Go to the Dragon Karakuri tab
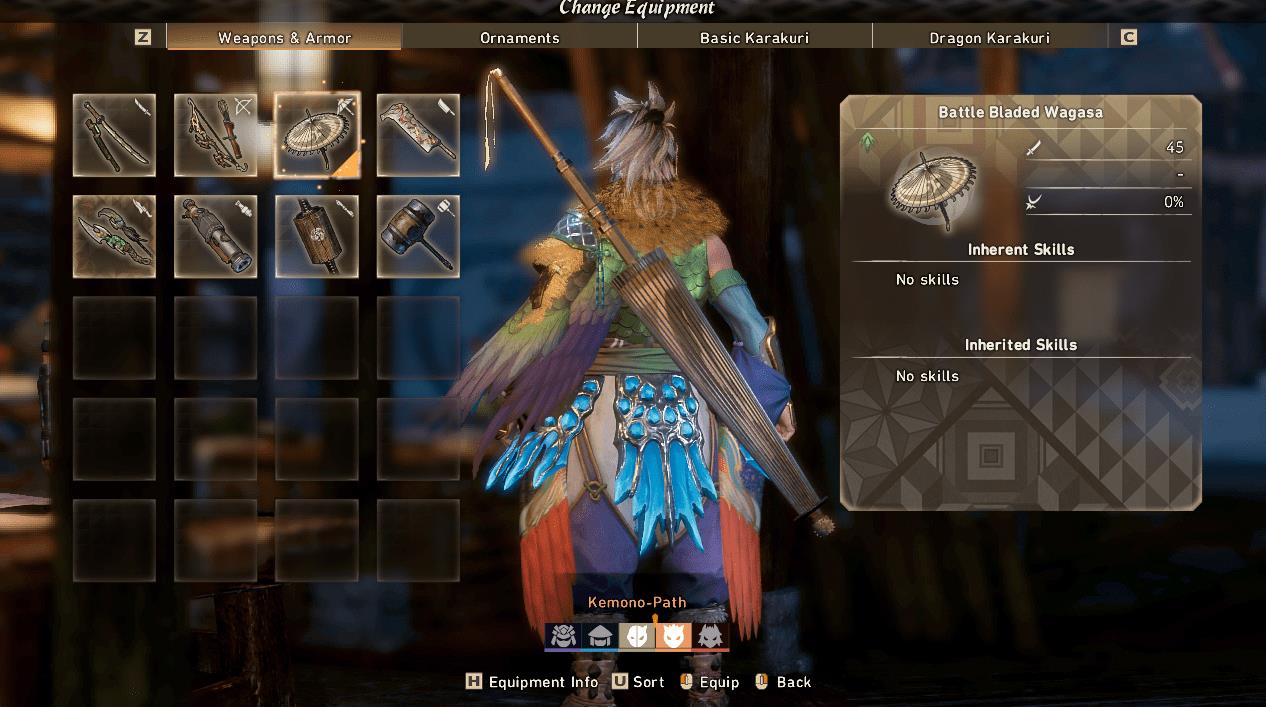The image size is (1266, 707). coord(989,38)
